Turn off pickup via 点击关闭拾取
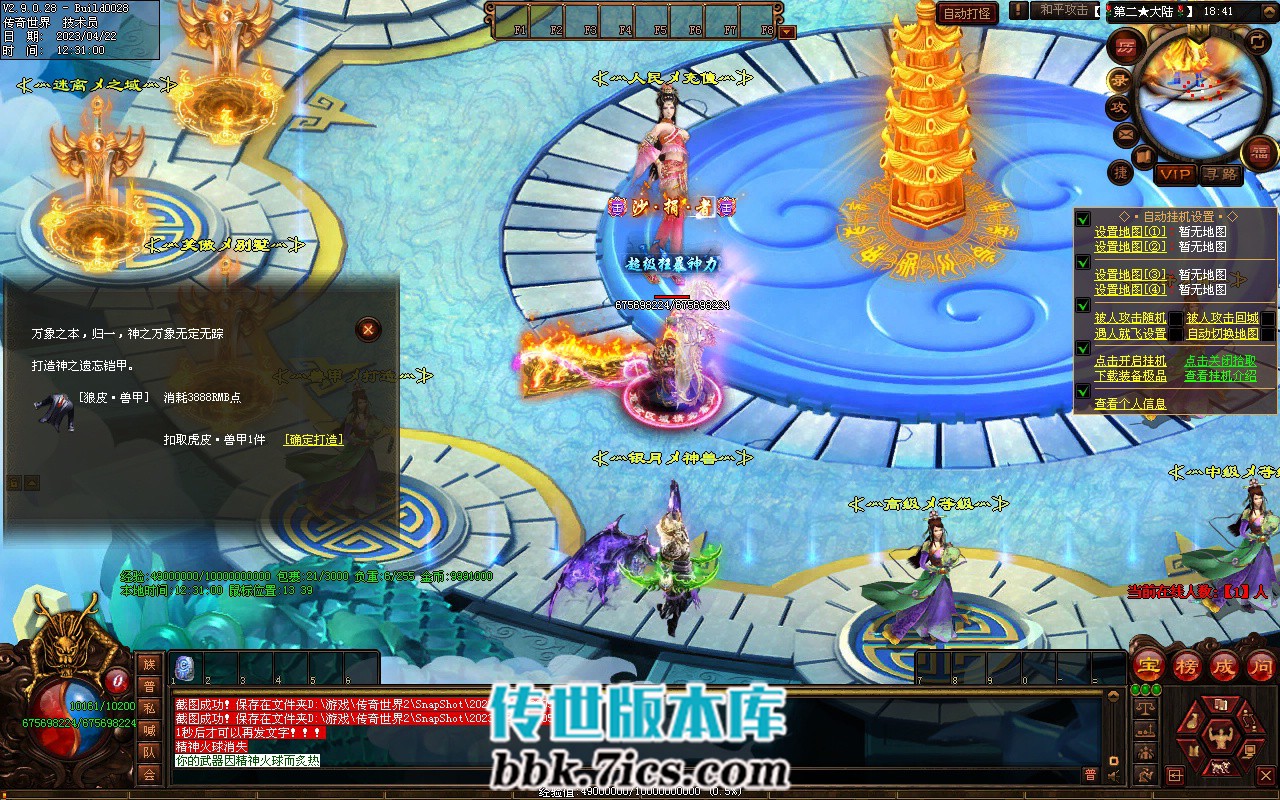 [x=1220, y=361]
